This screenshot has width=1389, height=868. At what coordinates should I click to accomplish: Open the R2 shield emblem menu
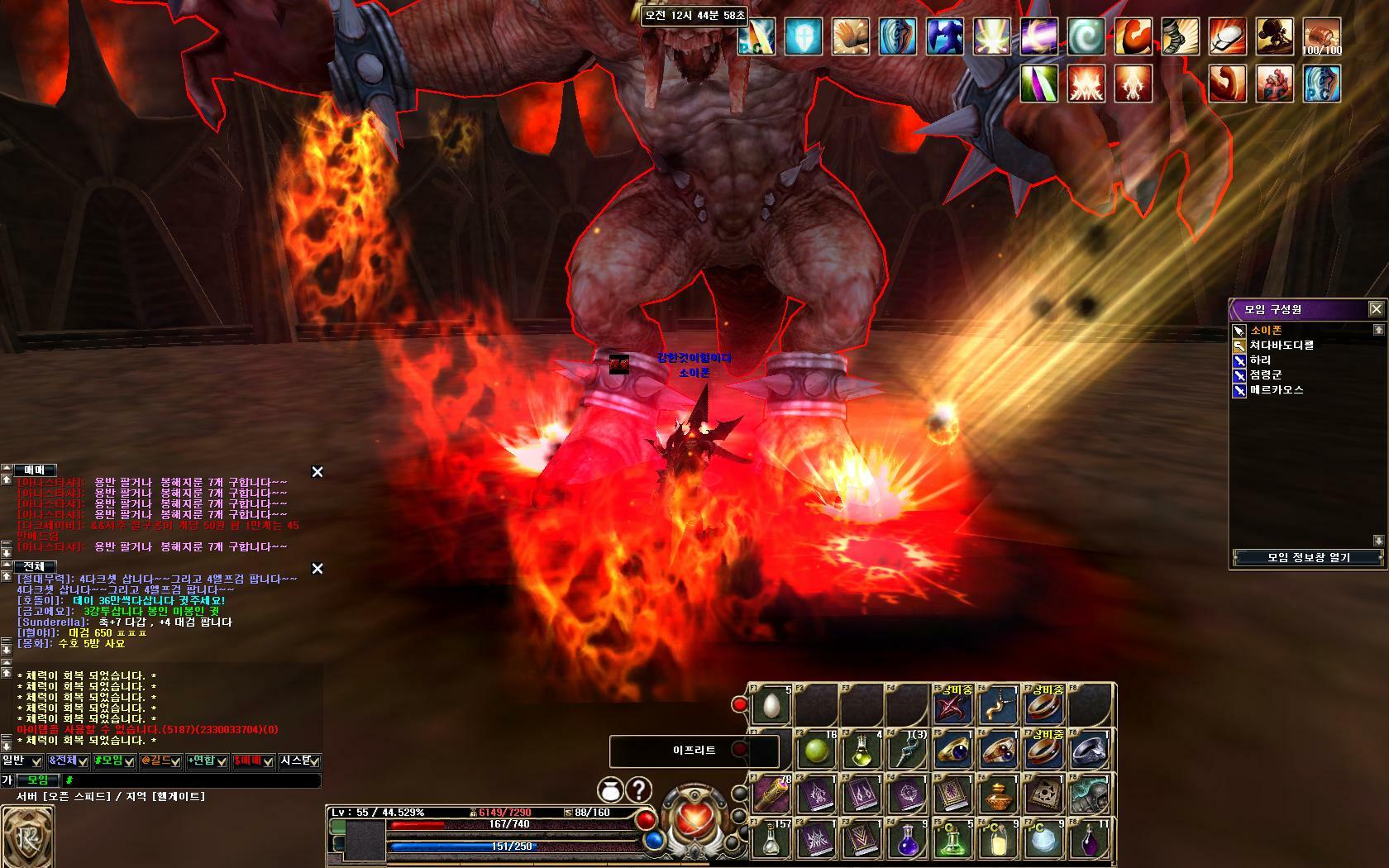pos(27,837)
